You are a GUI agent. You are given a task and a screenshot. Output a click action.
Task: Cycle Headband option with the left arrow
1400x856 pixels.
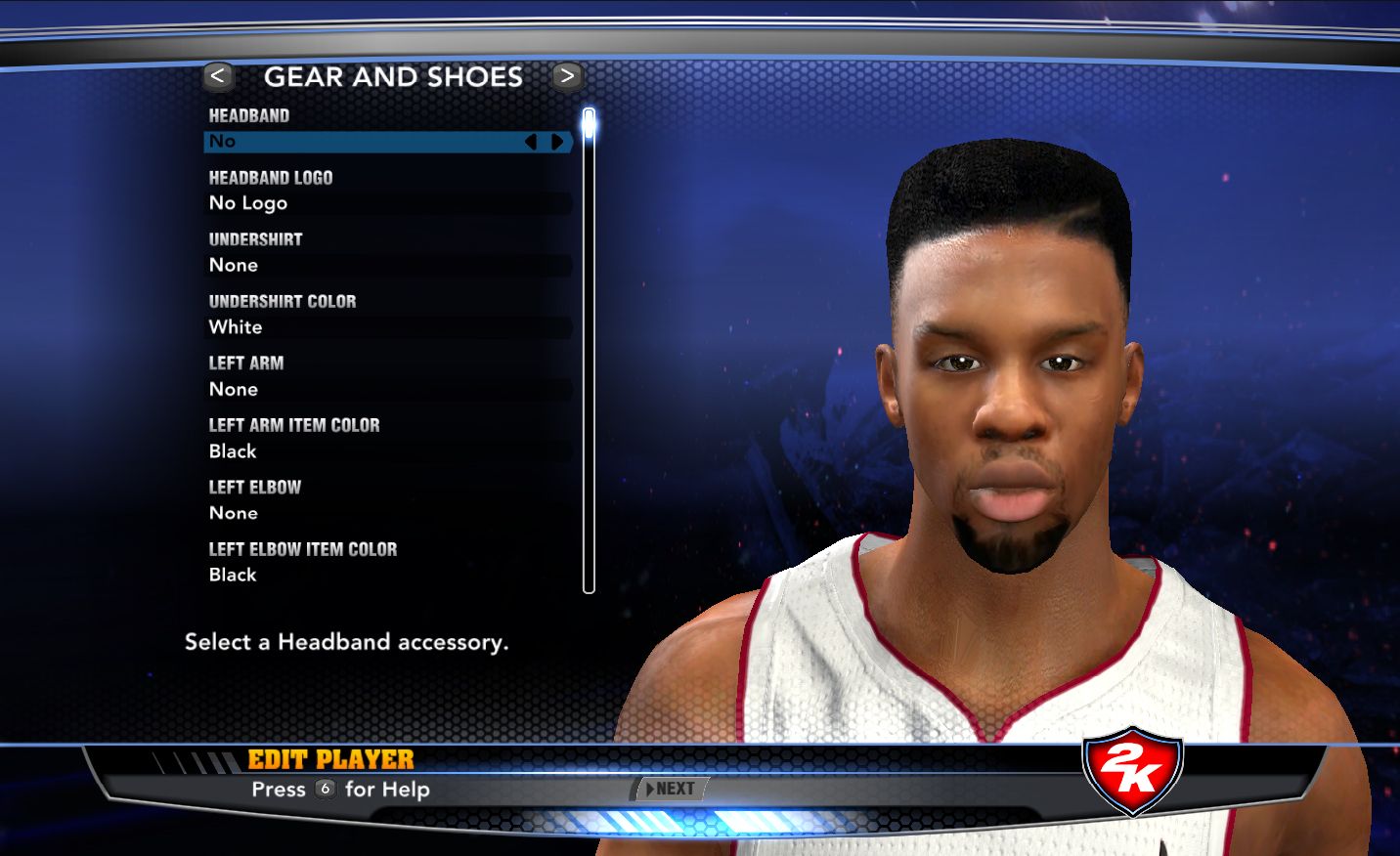[x=531, y=142]
